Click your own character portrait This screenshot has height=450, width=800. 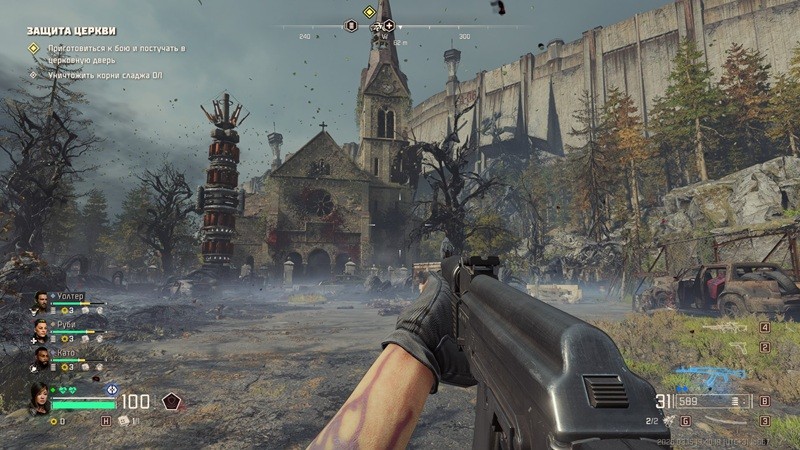coord(39,397)
